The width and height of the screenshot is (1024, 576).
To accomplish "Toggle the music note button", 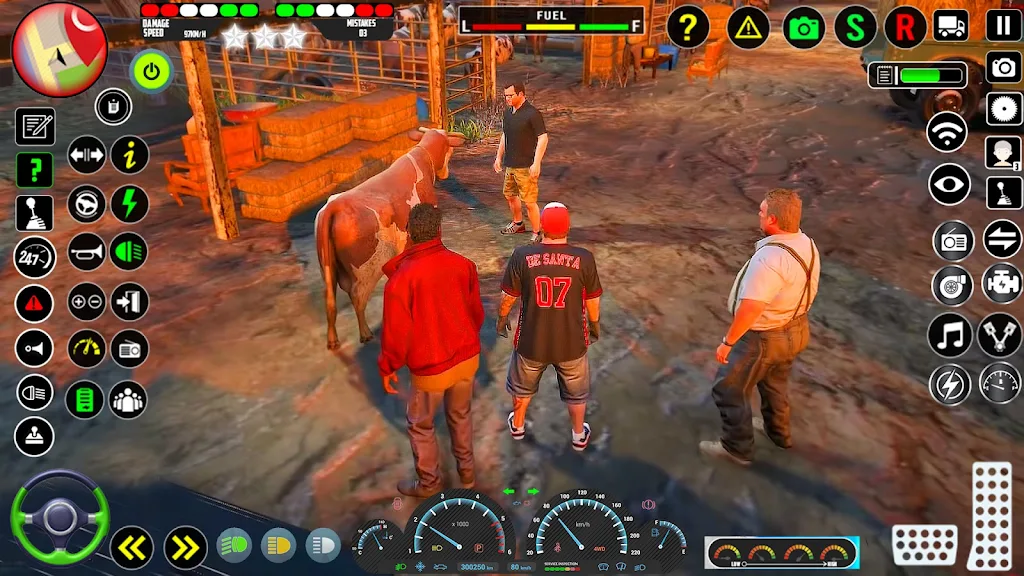I will coord(949,335).
